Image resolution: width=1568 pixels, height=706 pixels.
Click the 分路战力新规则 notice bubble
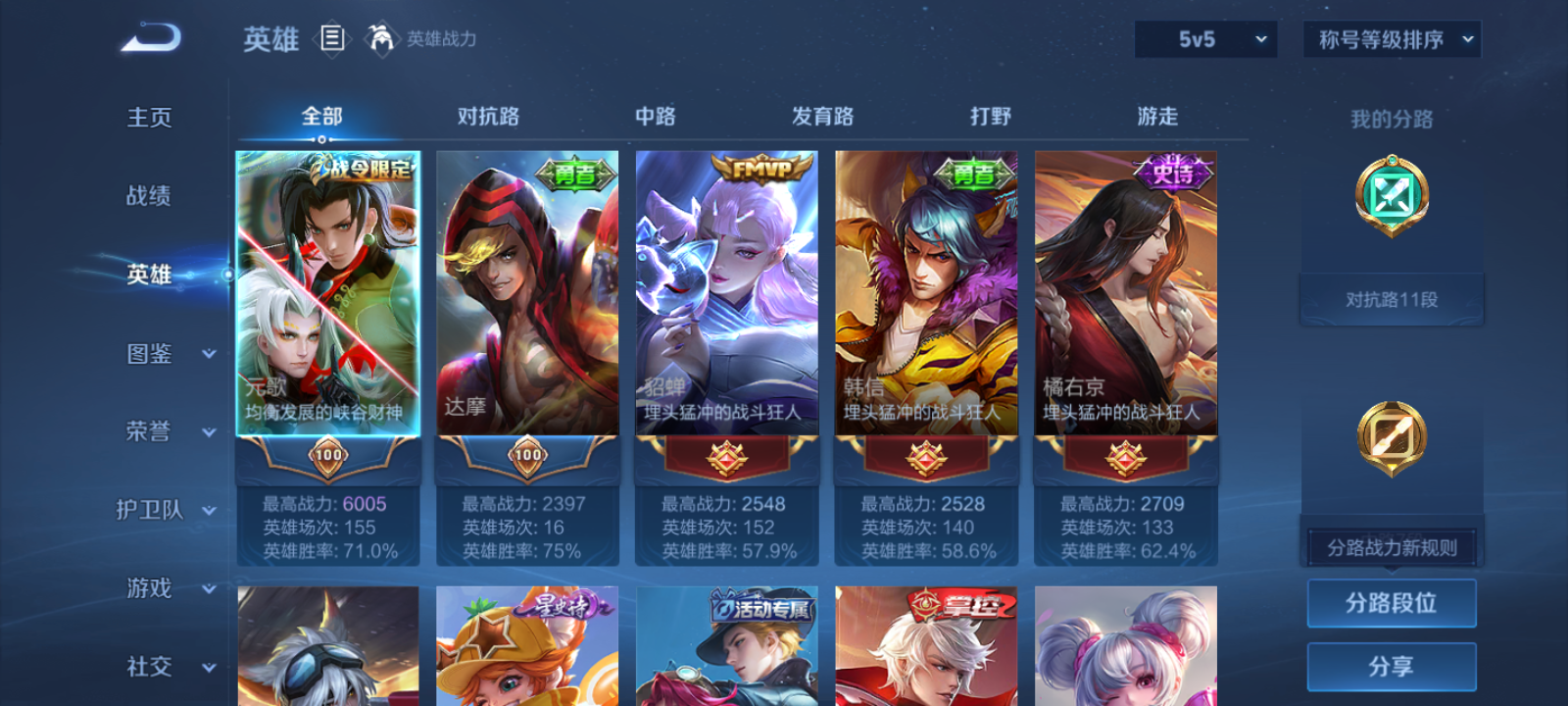1391,546
